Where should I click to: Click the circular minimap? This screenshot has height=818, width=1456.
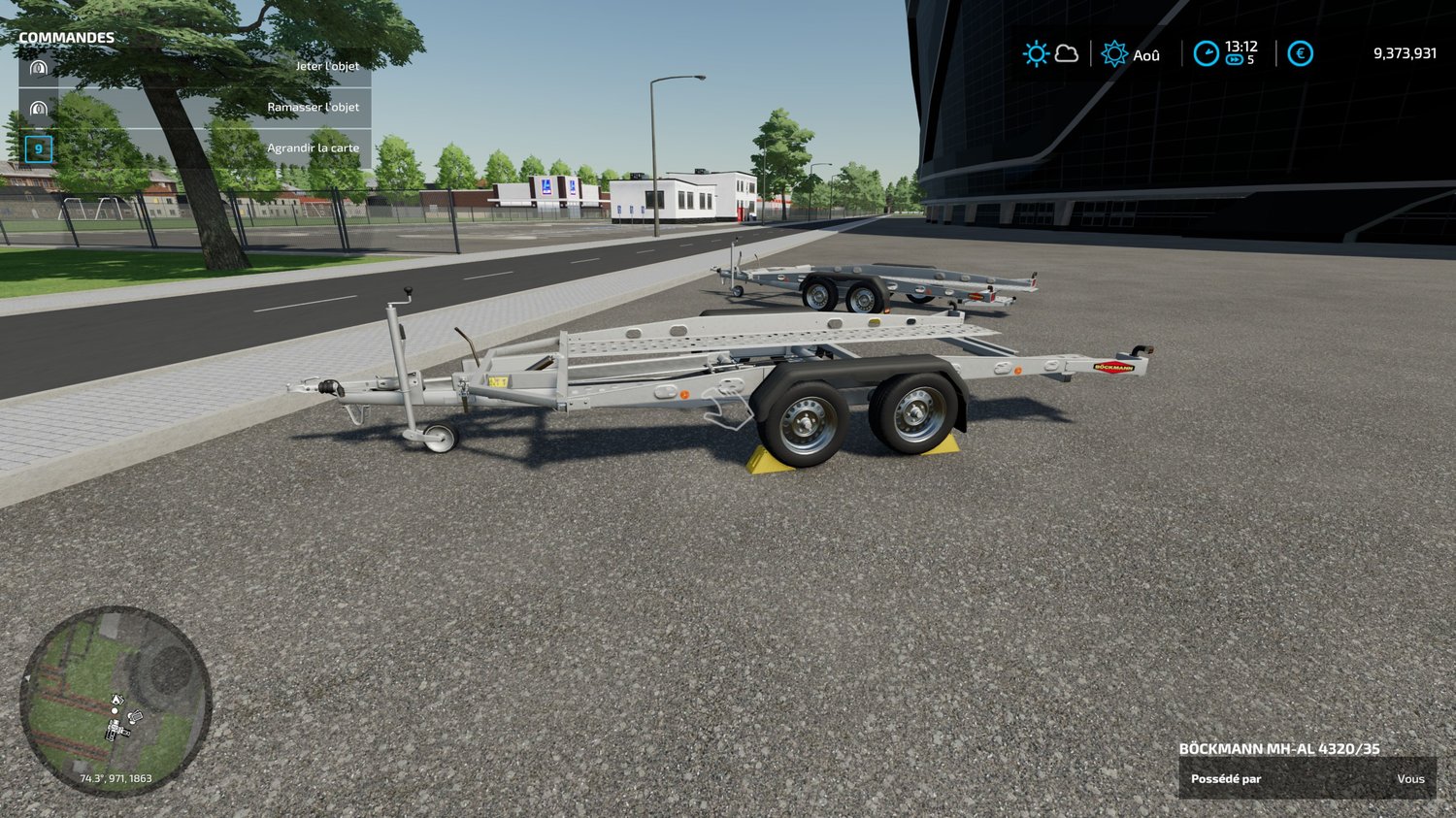coord(116,702)
